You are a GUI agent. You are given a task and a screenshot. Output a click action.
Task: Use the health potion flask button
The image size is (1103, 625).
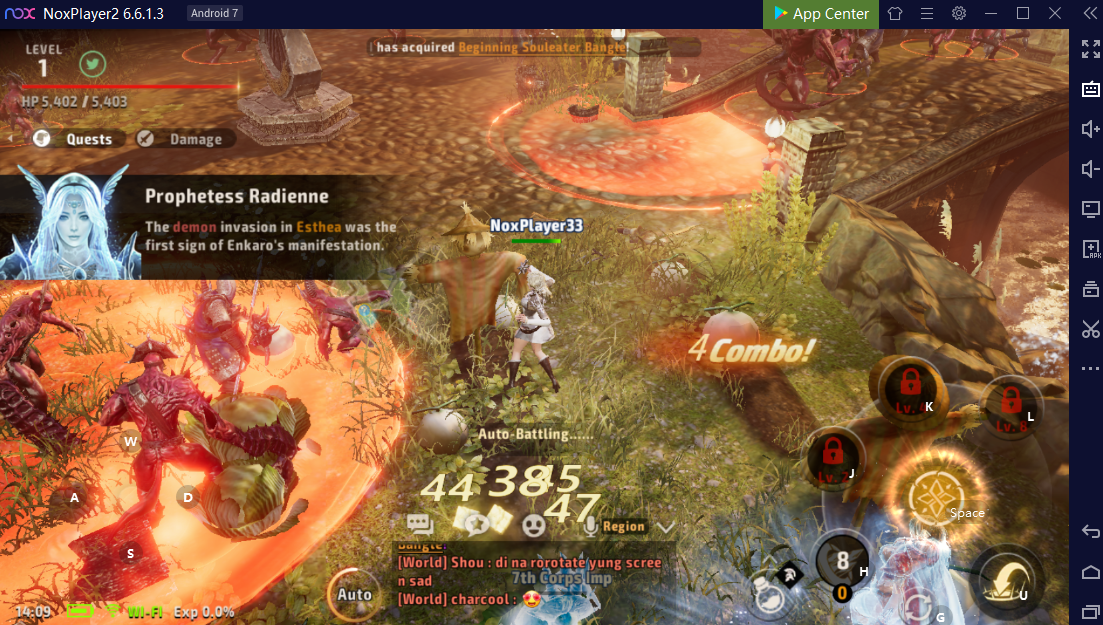772,588
